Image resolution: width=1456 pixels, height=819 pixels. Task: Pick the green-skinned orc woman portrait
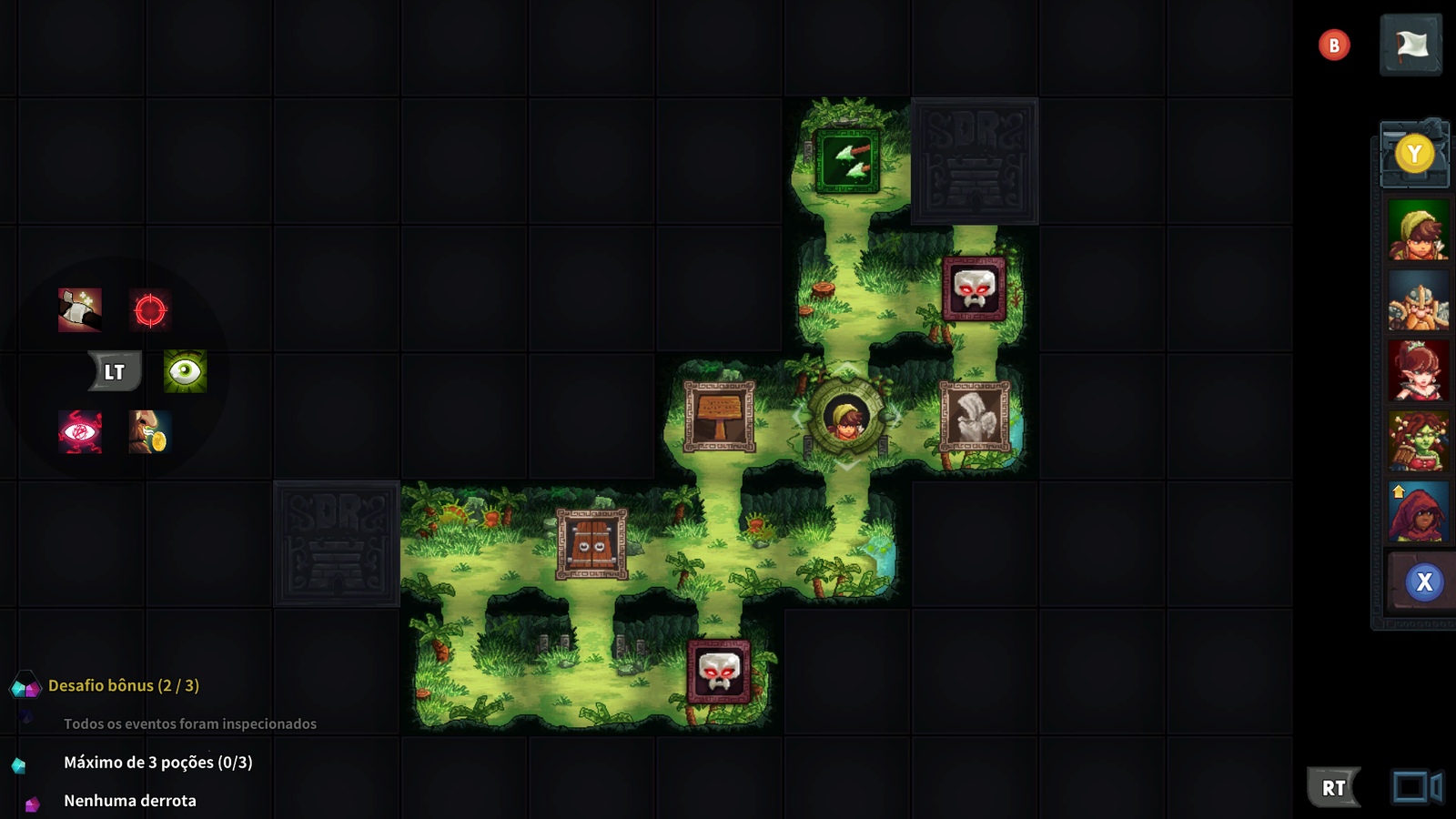tap(1418, 441)
